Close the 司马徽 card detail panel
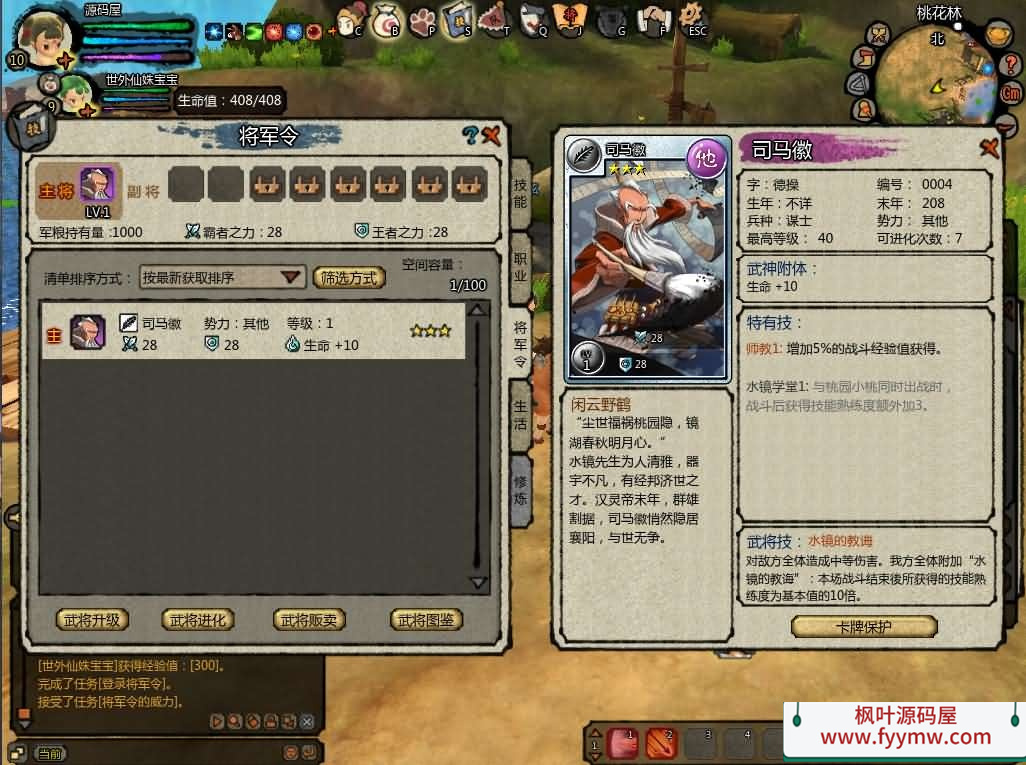 tap(990, 148)
